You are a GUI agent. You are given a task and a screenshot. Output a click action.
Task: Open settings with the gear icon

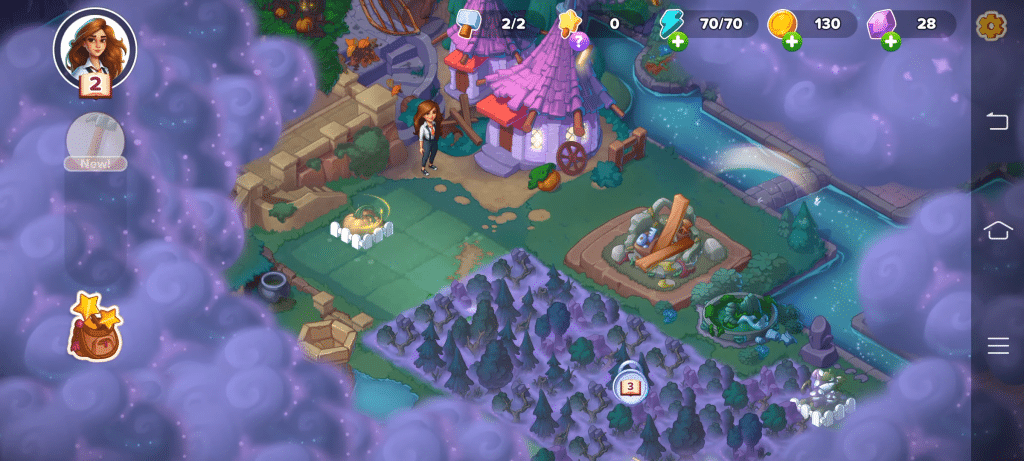[990, 25]
